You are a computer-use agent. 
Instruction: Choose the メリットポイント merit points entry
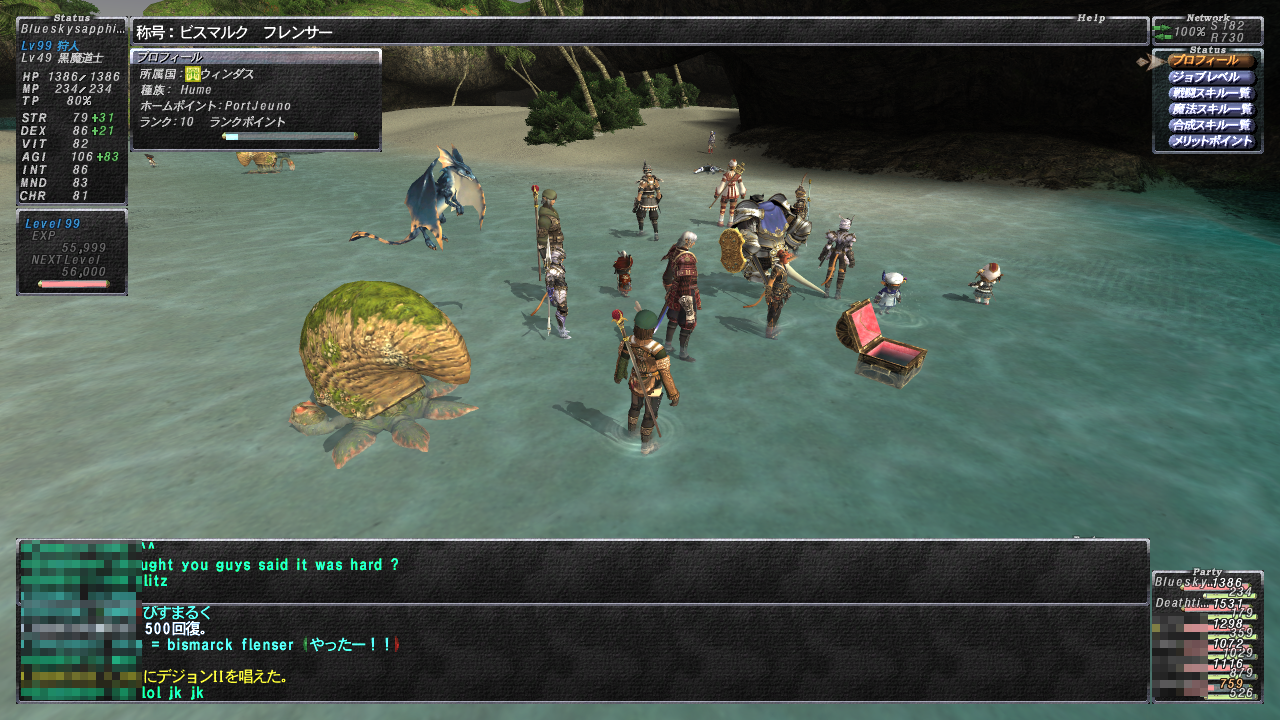1210,141
